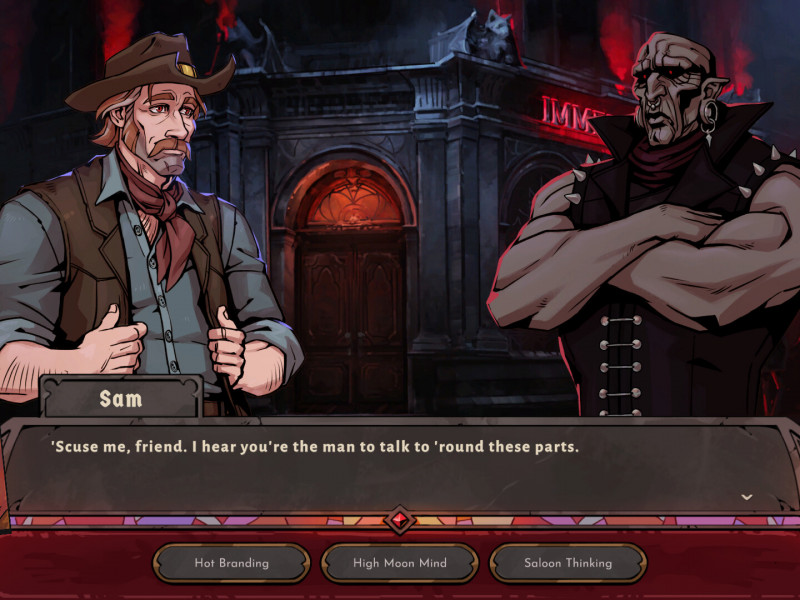Click the red diamond gem below dialogue
This screenshot has height=600, width=800.
(400, 521)
